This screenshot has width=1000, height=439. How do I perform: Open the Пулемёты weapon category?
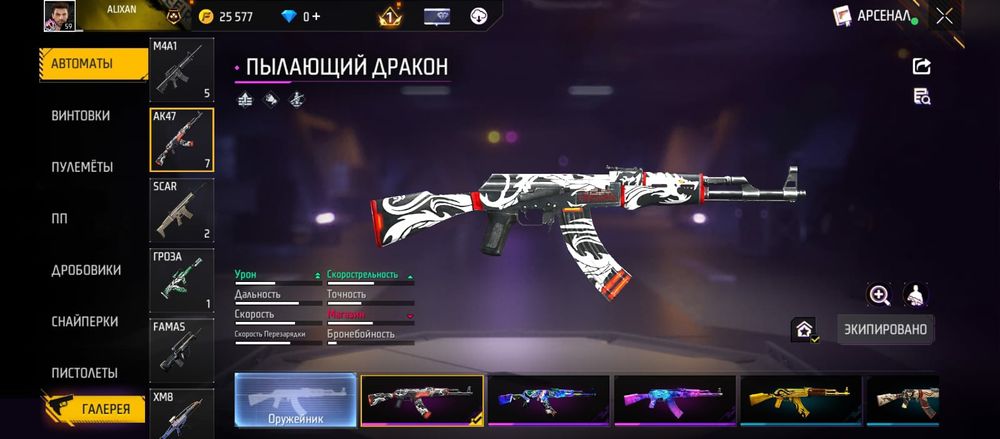82,167
